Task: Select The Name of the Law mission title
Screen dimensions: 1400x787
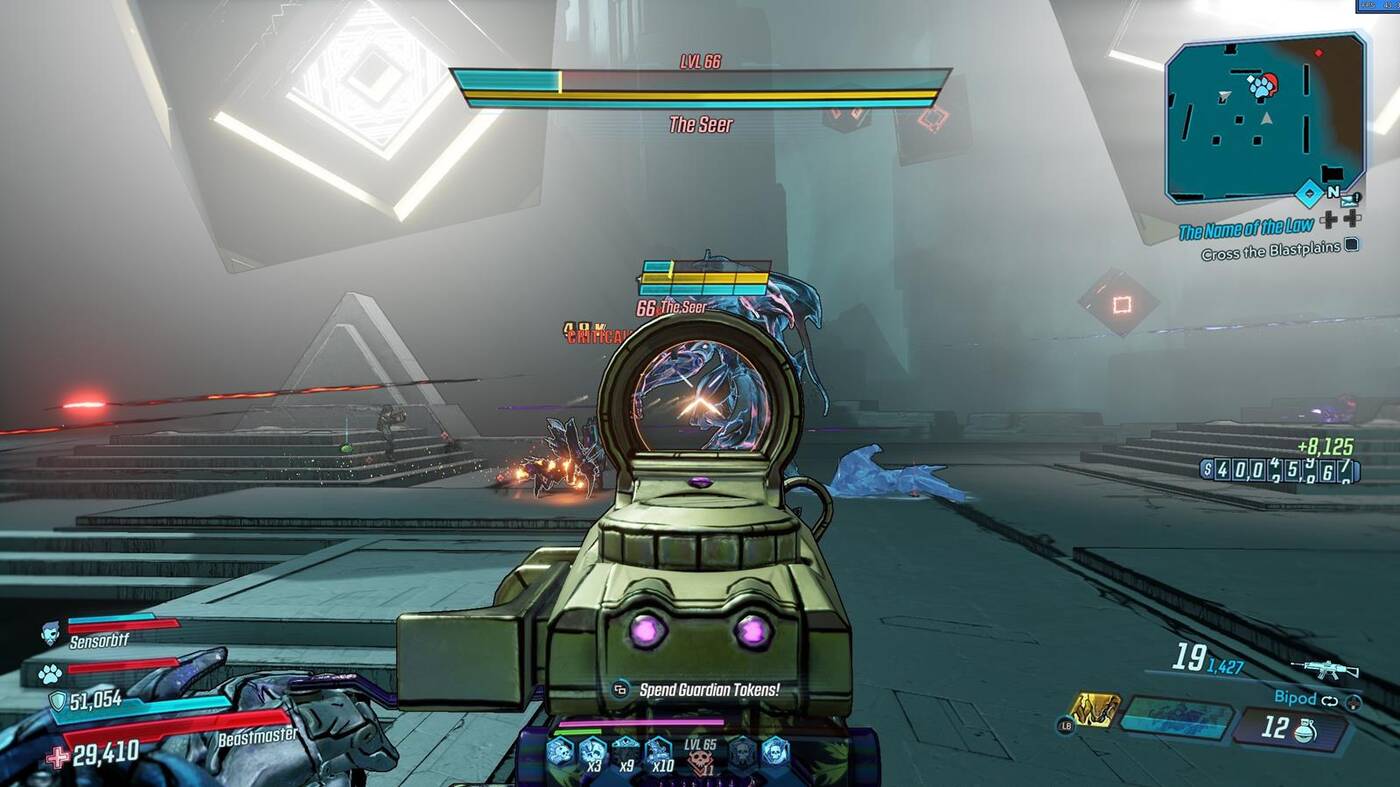Action: click(x=1247, y=229)
